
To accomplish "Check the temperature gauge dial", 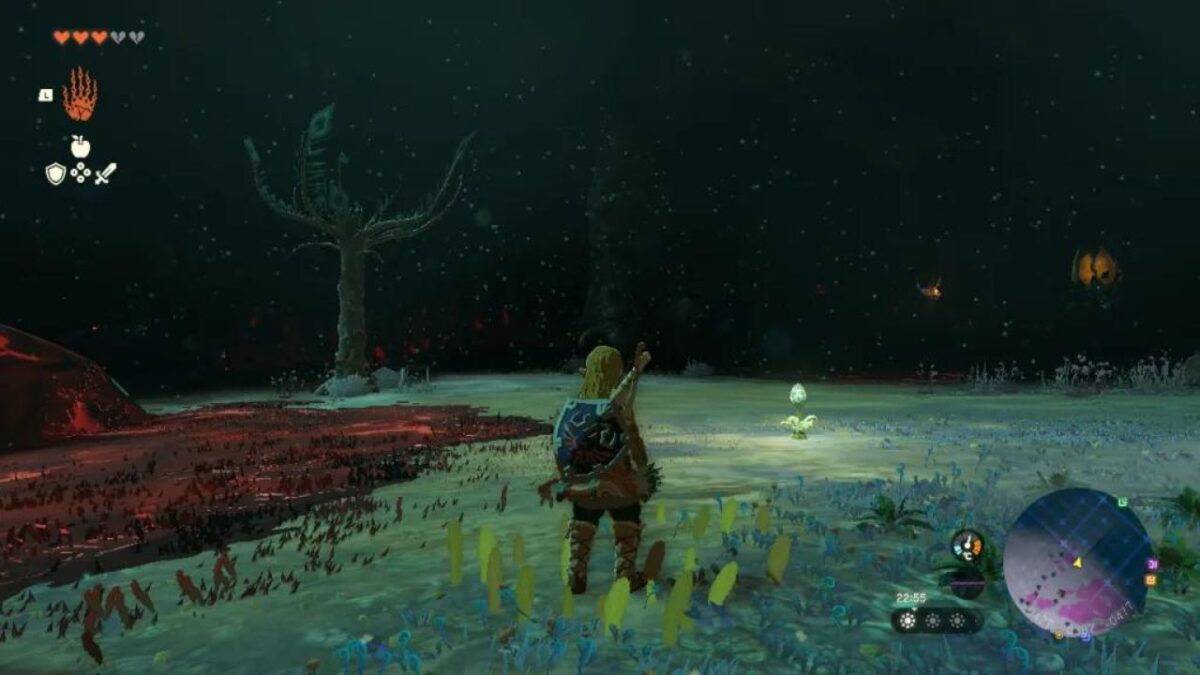I will pyautogui.click(x=967, y=545).
